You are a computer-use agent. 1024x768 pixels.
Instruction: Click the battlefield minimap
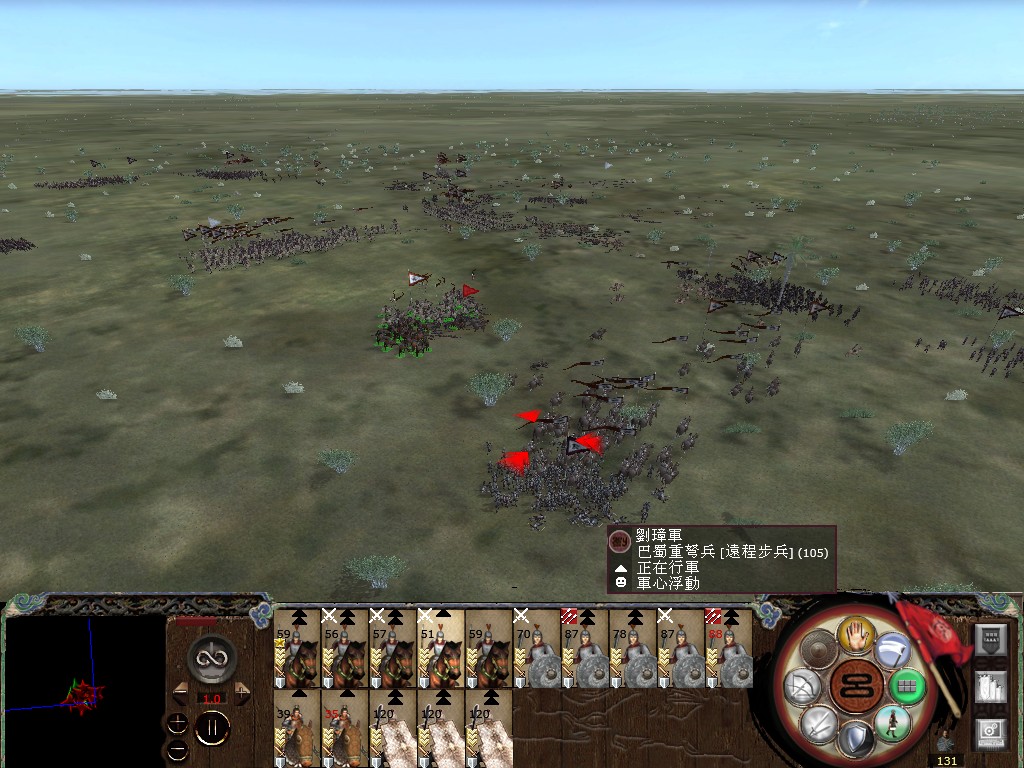85,690
